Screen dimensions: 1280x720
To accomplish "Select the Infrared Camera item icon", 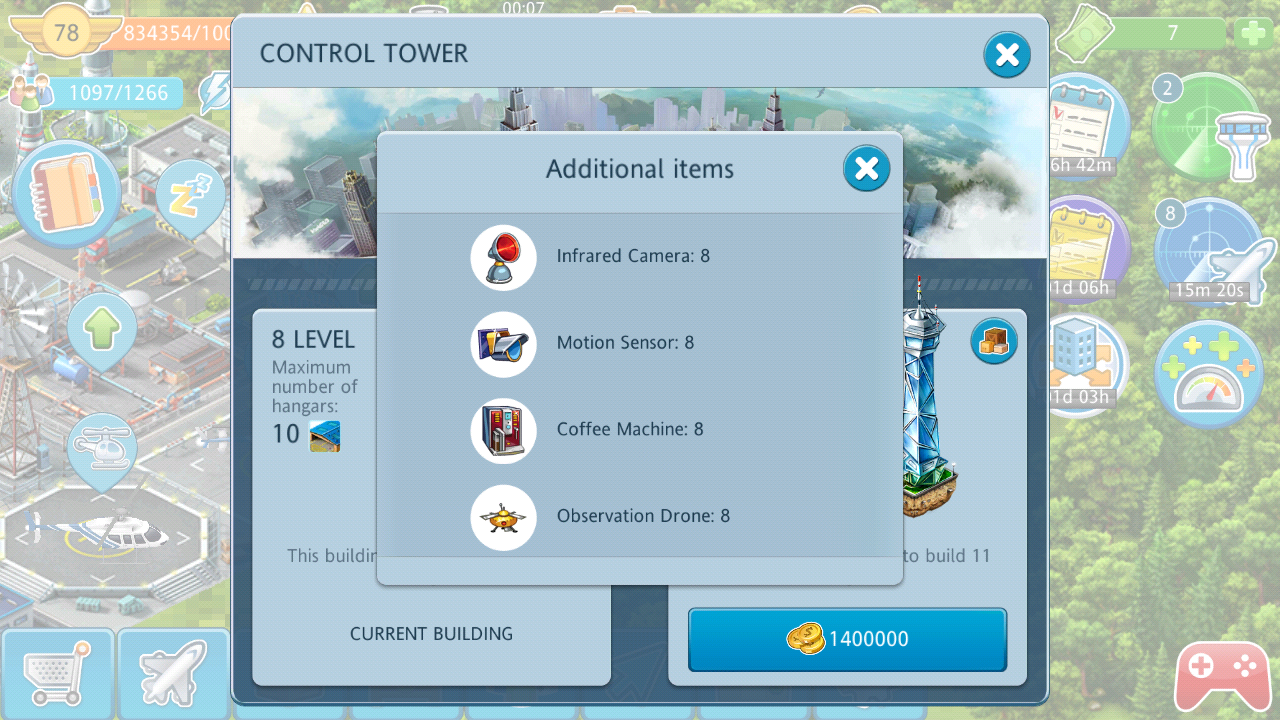I will (503, 257).
